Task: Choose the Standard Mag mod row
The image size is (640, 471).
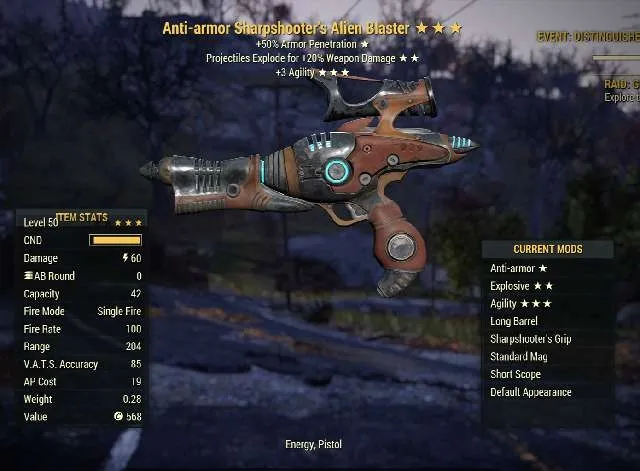Action: click(x=548, y=357)
